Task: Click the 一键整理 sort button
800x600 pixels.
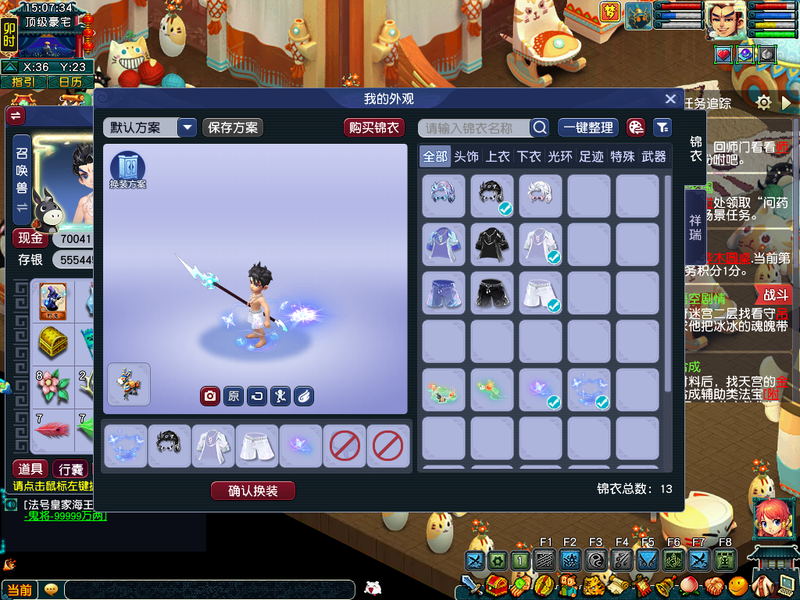Action: click(x=588, y=128)
